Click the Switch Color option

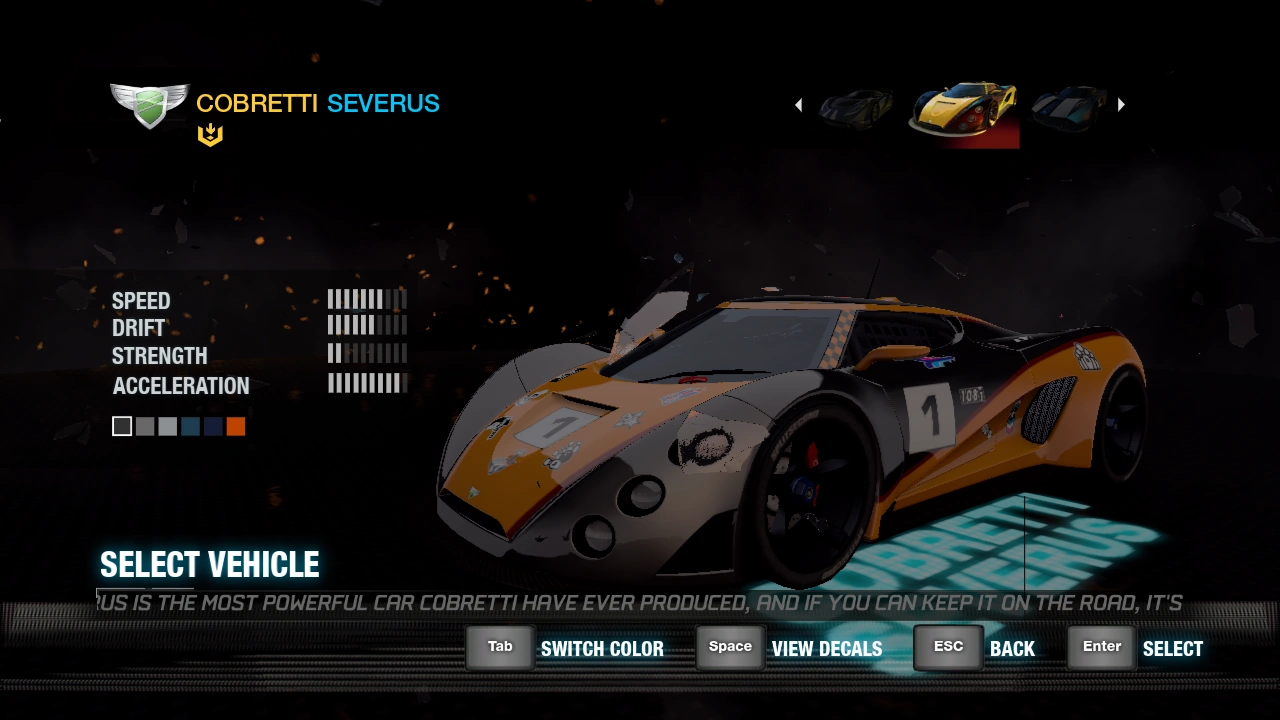pos(566,648)
